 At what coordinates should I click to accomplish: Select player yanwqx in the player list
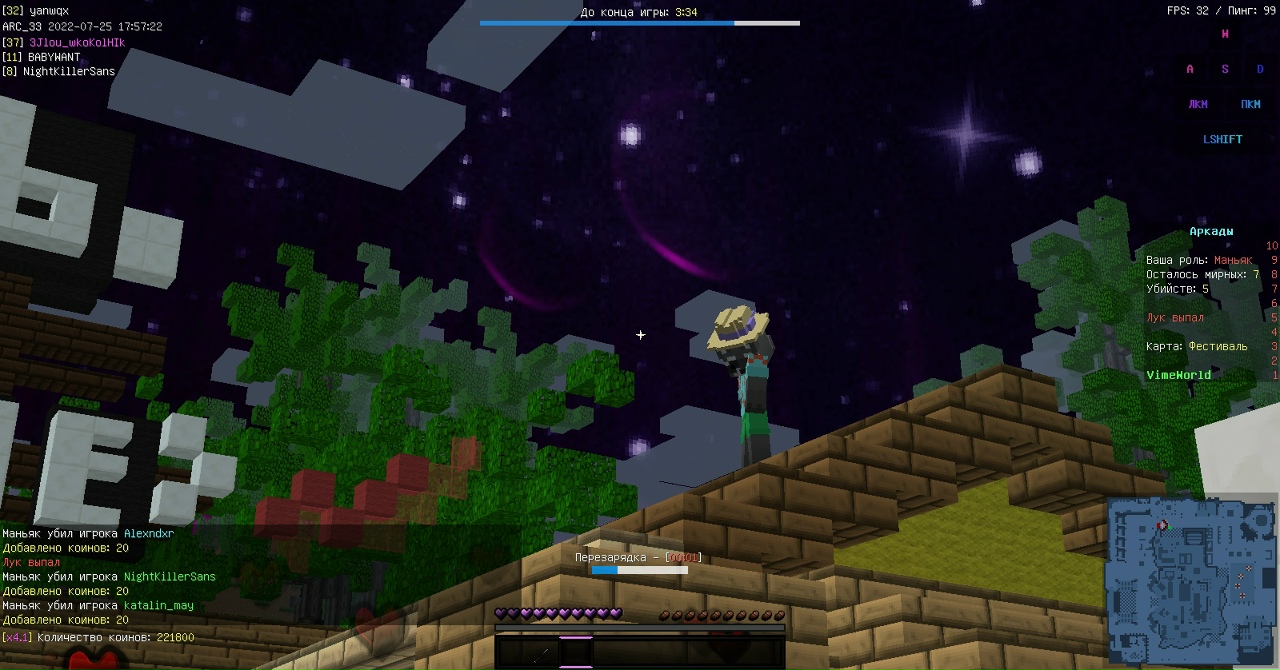(49, 11)
